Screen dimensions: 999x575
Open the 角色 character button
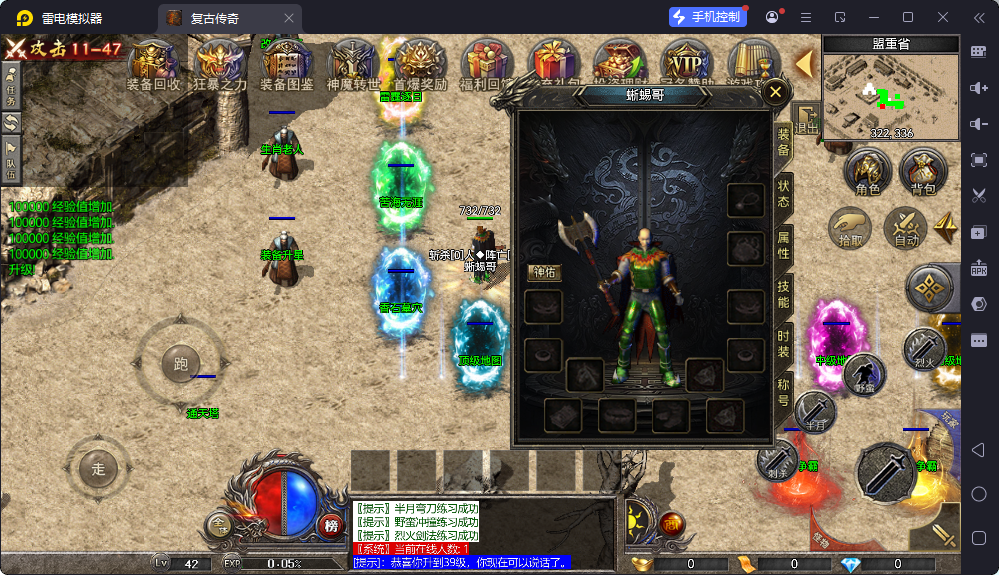click(868, 172)
